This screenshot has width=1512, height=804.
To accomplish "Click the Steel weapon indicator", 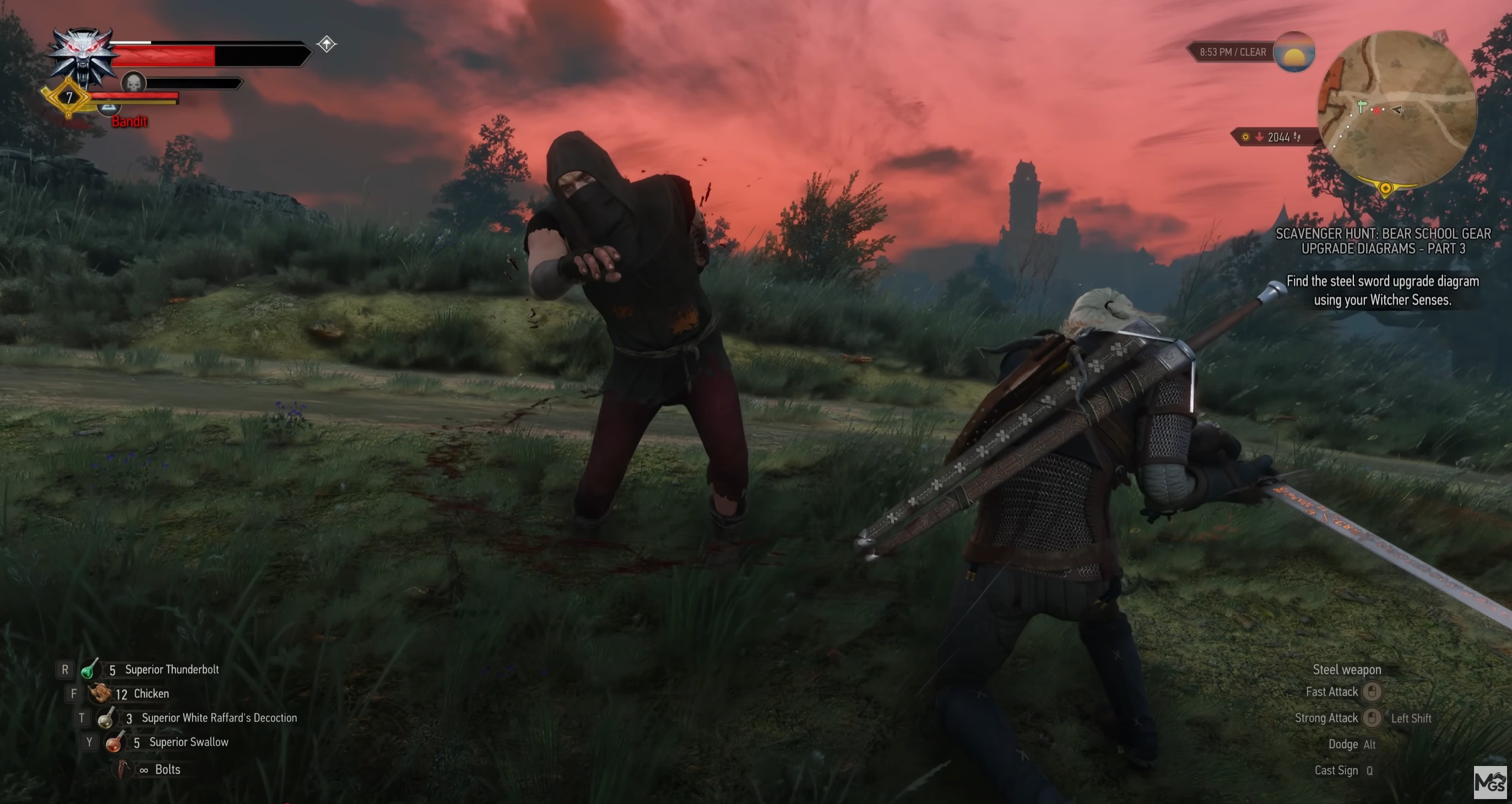I will [1349, 669].
